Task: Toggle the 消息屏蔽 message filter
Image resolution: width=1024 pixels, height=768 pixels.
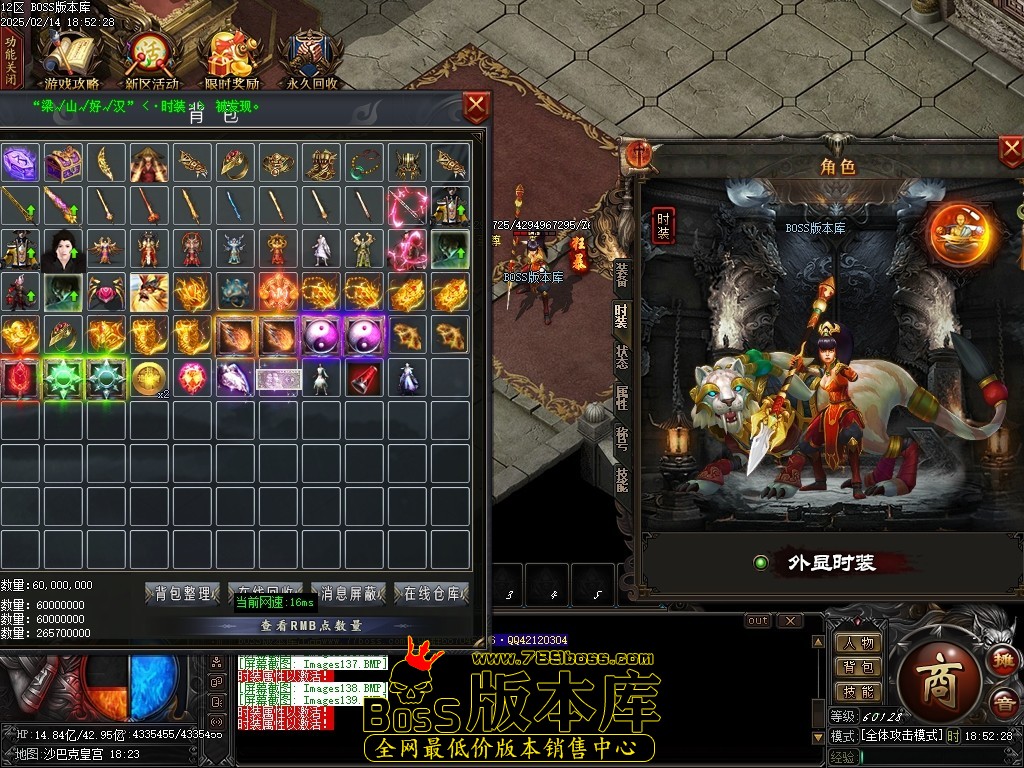Action: [348, 594]
